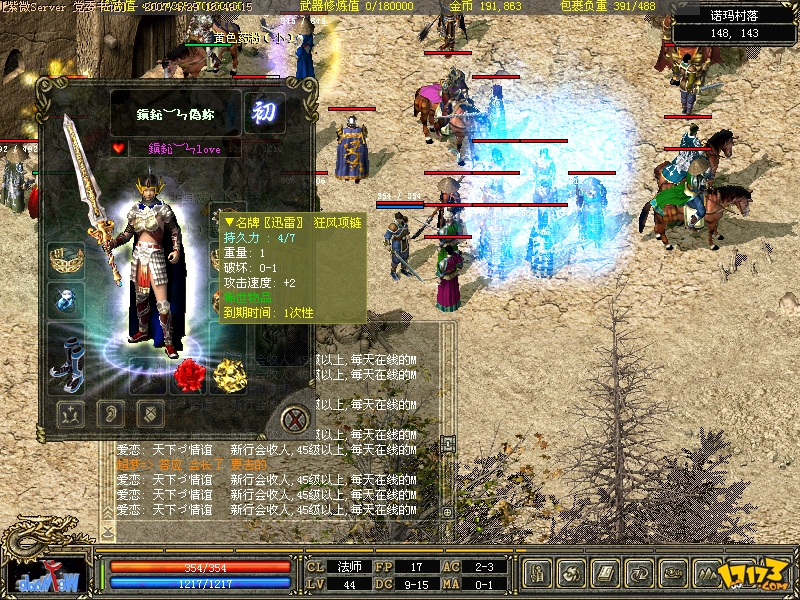Click the cloud-shaped button on bottom bar
Viewport: 800px width, 600px height.
coord(674,575)
